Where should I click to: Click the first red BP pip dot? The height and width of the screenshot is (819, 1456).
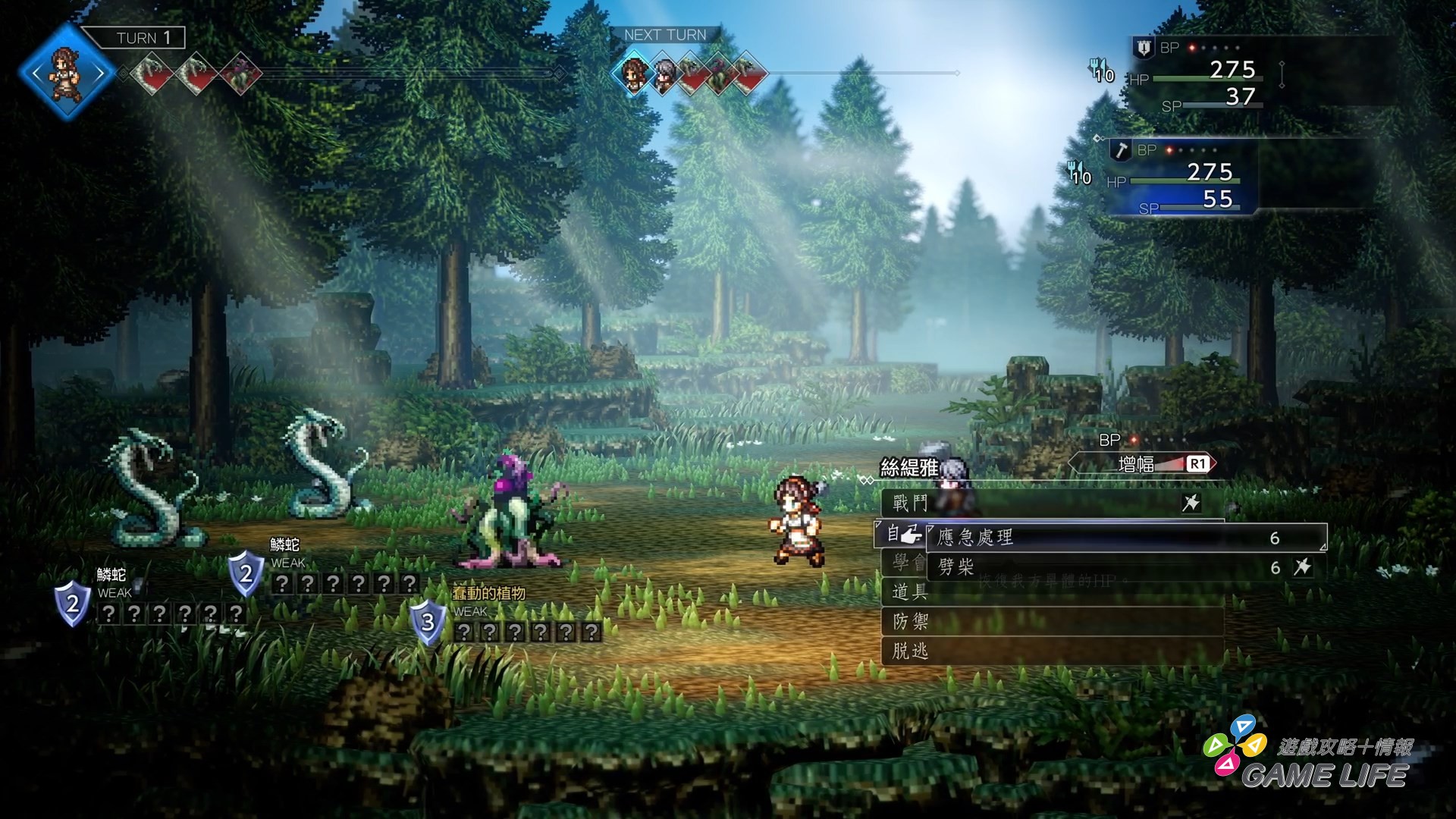tap(1191, 47)
